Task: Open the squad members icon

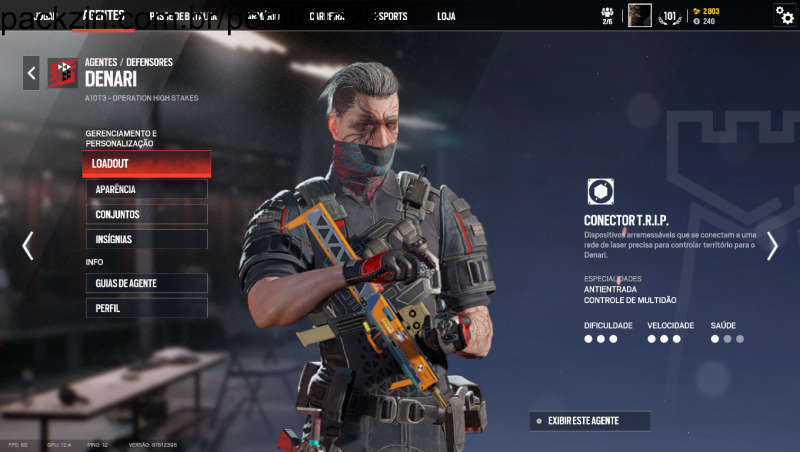Action: pos(607,15)
